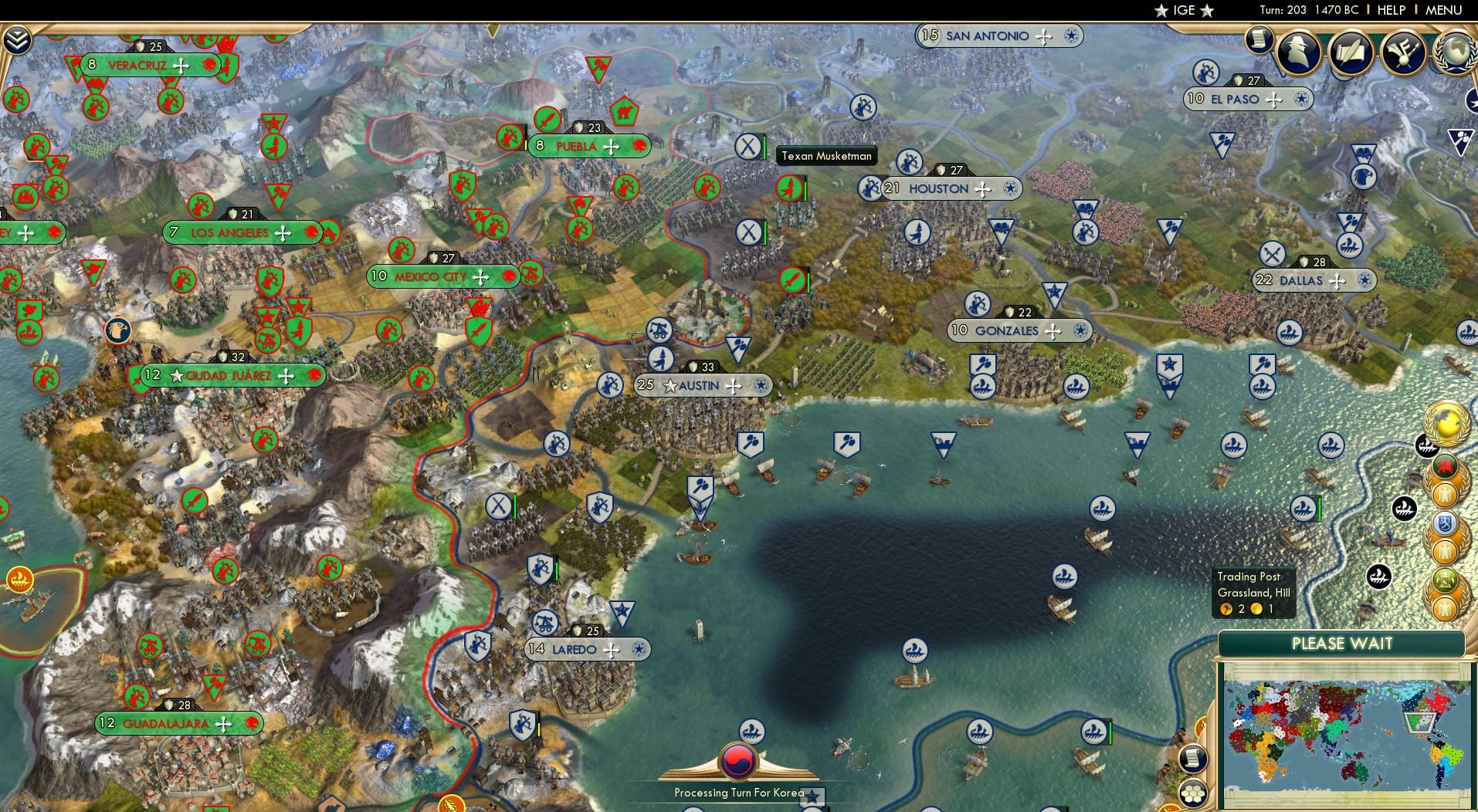Screen dimensions: 1478x812
Task: Open the Social Policies quill-and-scroll icon
Action: click(x=1350, y=52)
